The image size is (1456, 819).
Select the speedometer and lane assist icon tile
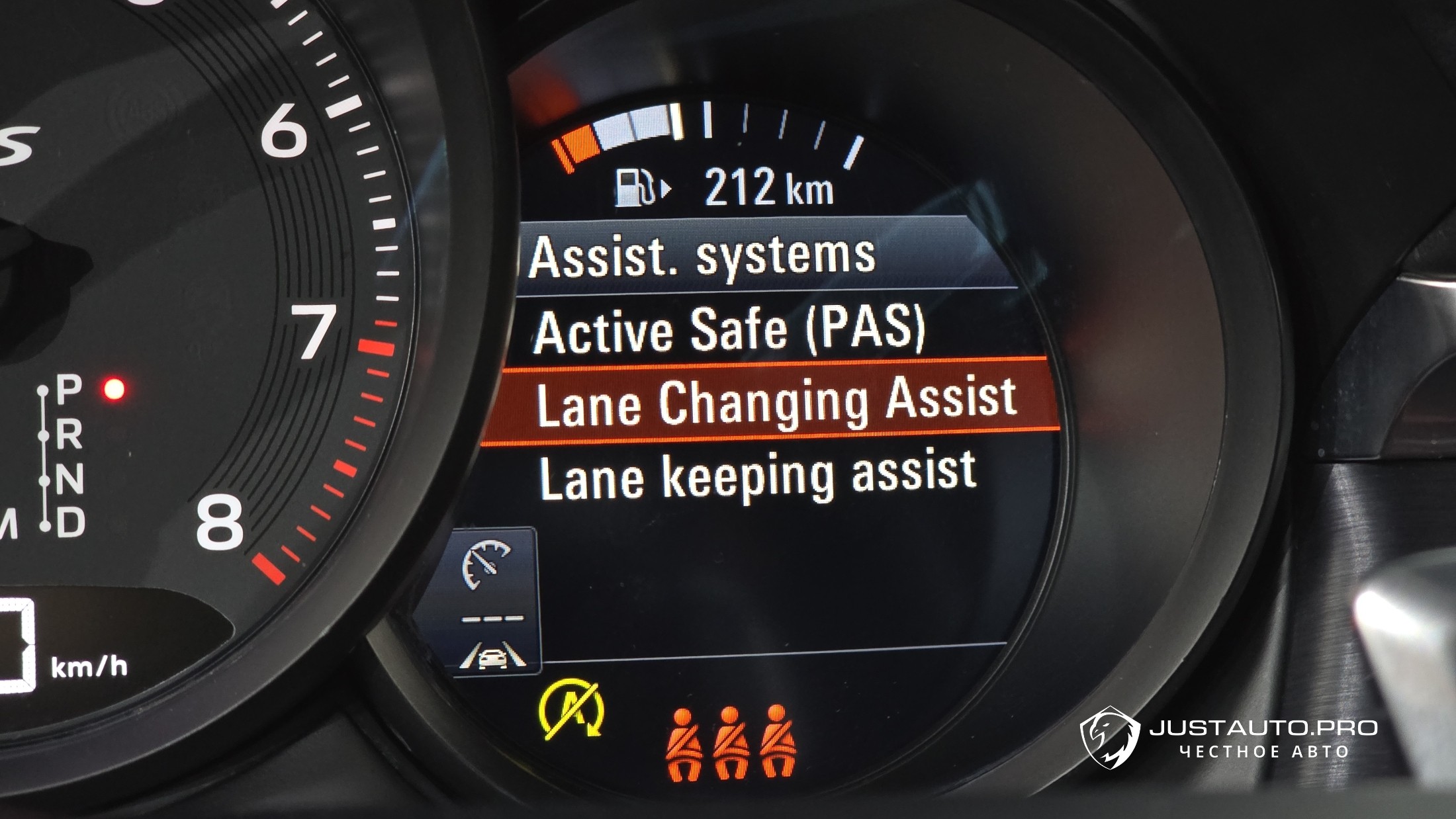[493, 601]
